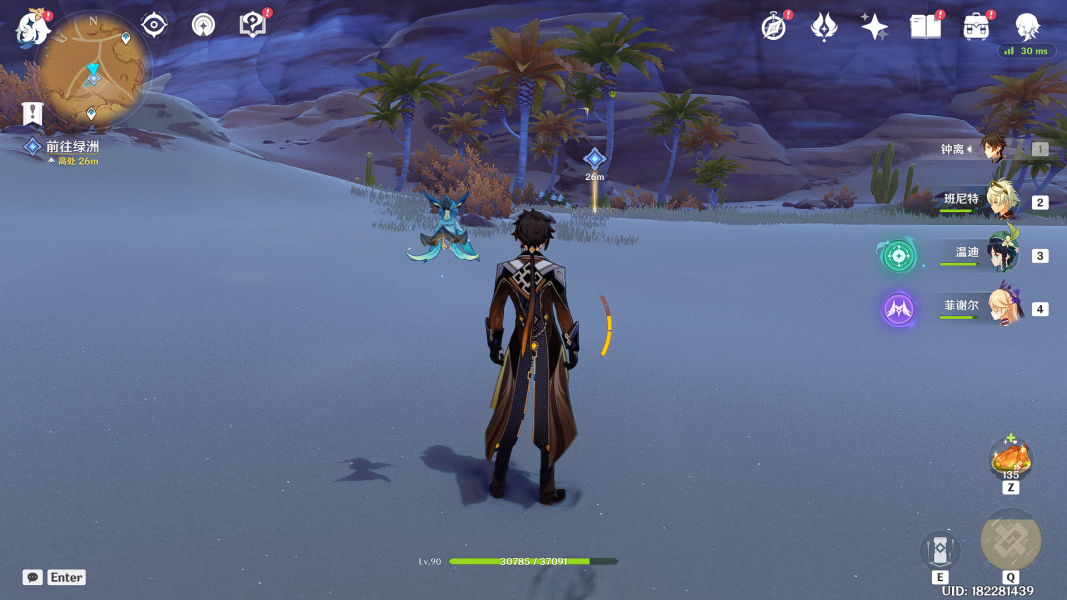Open the inventory backpack icon

[976, 27]
